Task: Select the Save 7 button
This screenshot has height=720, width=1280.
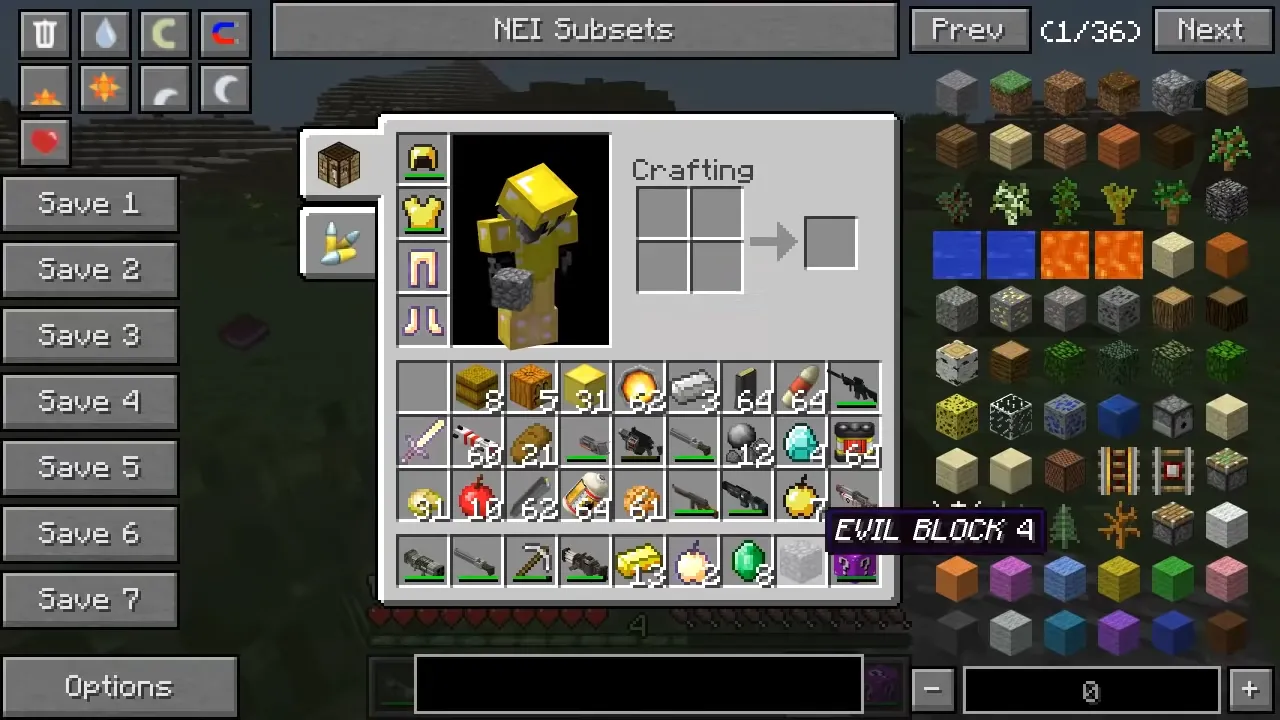Action: [89, 600]
